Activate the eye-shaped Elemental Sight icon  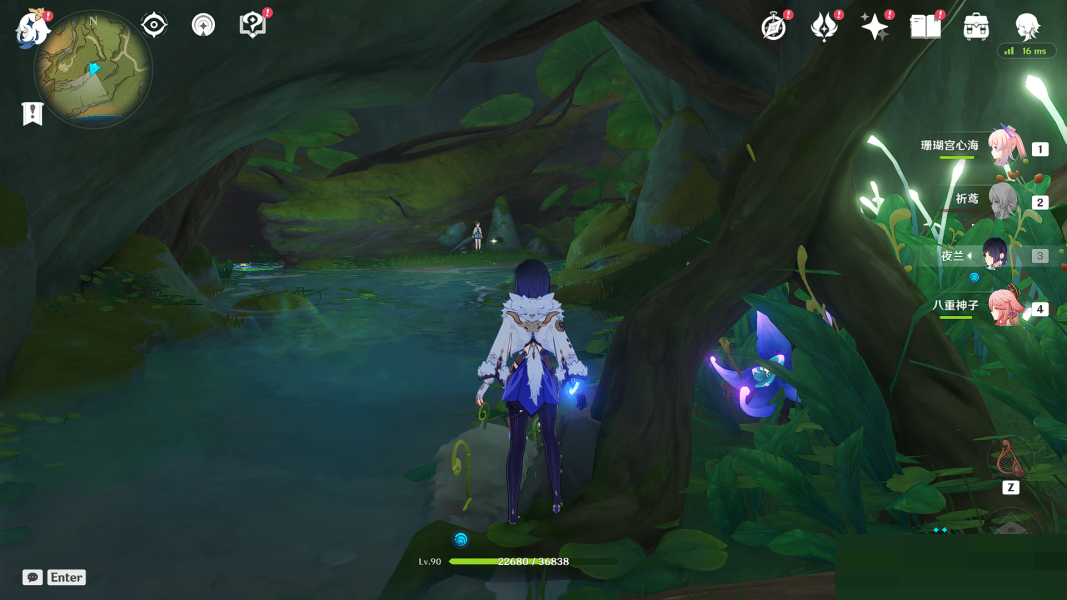coord(154,25)
